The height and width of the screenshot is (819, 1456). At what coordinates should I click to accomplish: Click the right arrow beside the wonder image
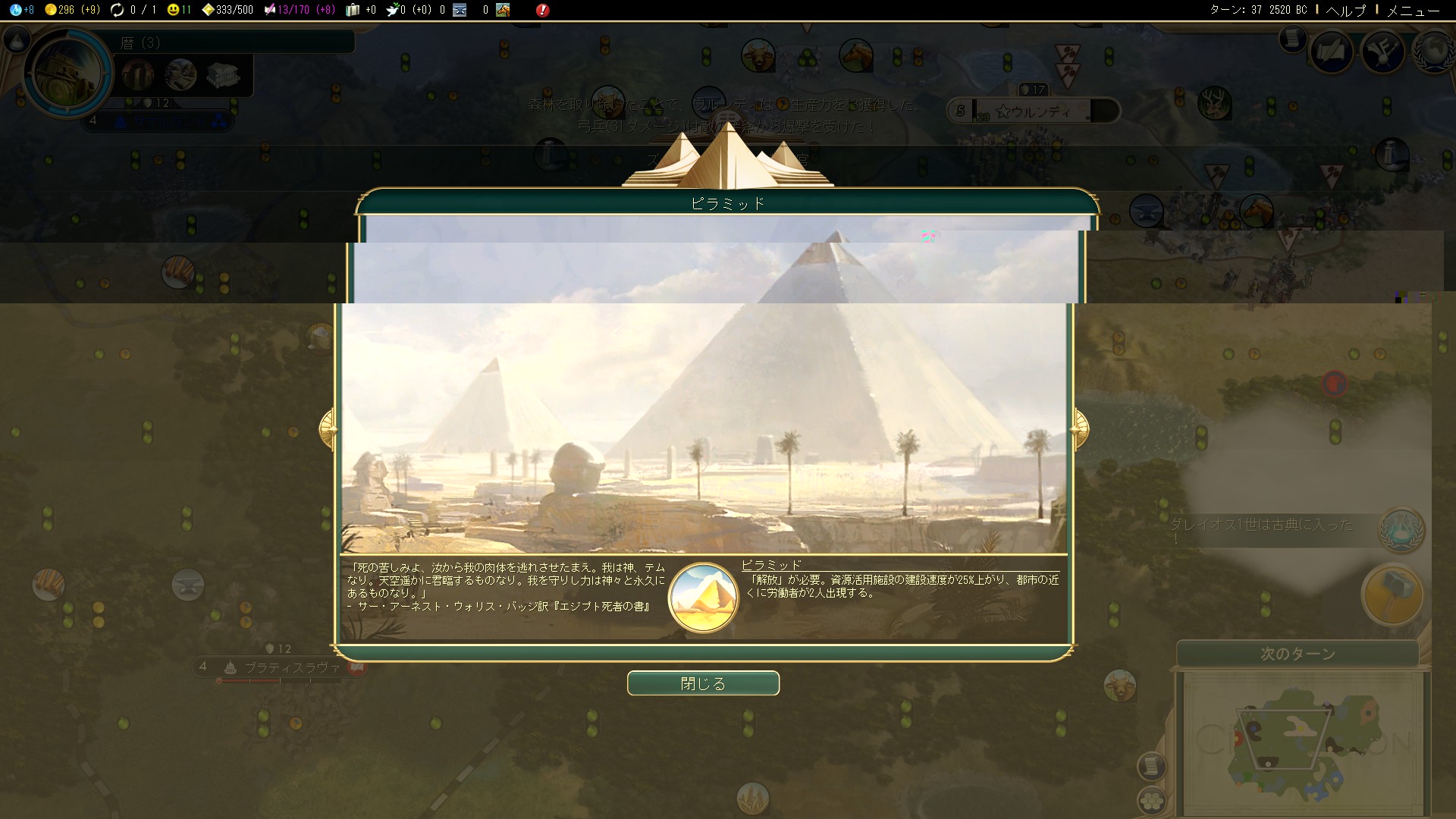coord(1080,428)
